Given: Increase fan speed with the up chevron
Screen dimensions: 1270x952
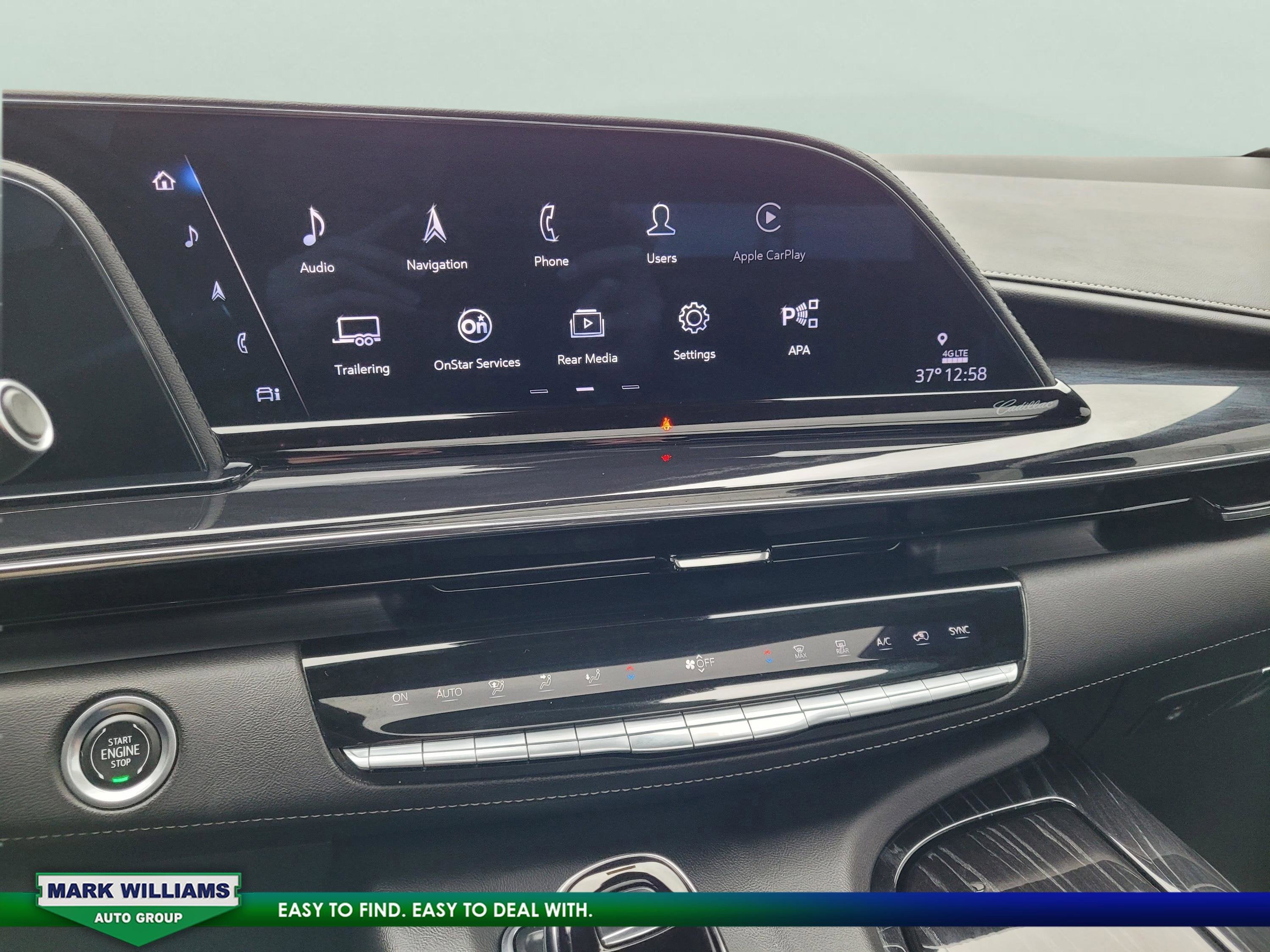Looking at the screenshot, I should point(699,658).
